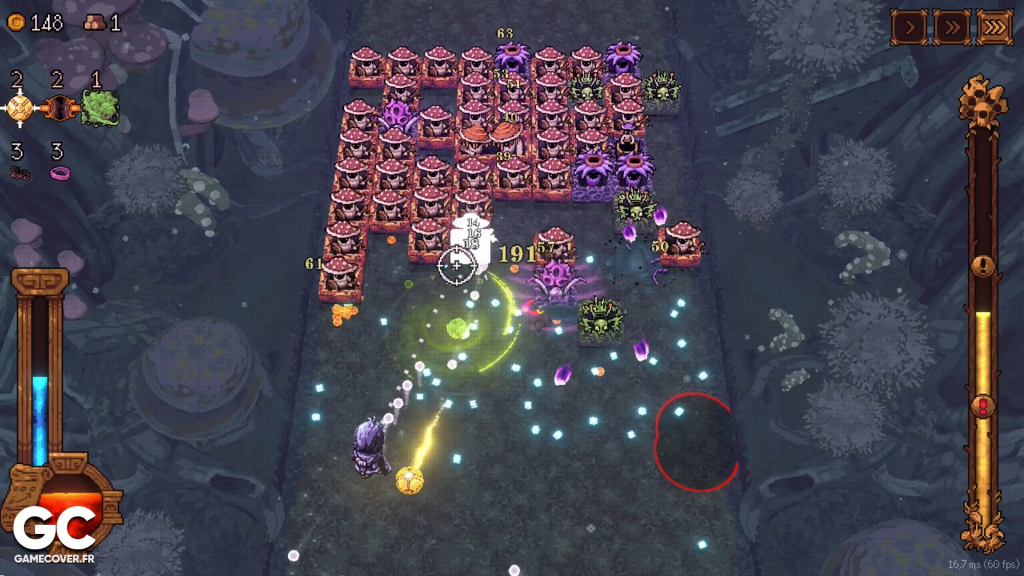Inspect the dark red passive item icon

19,173
